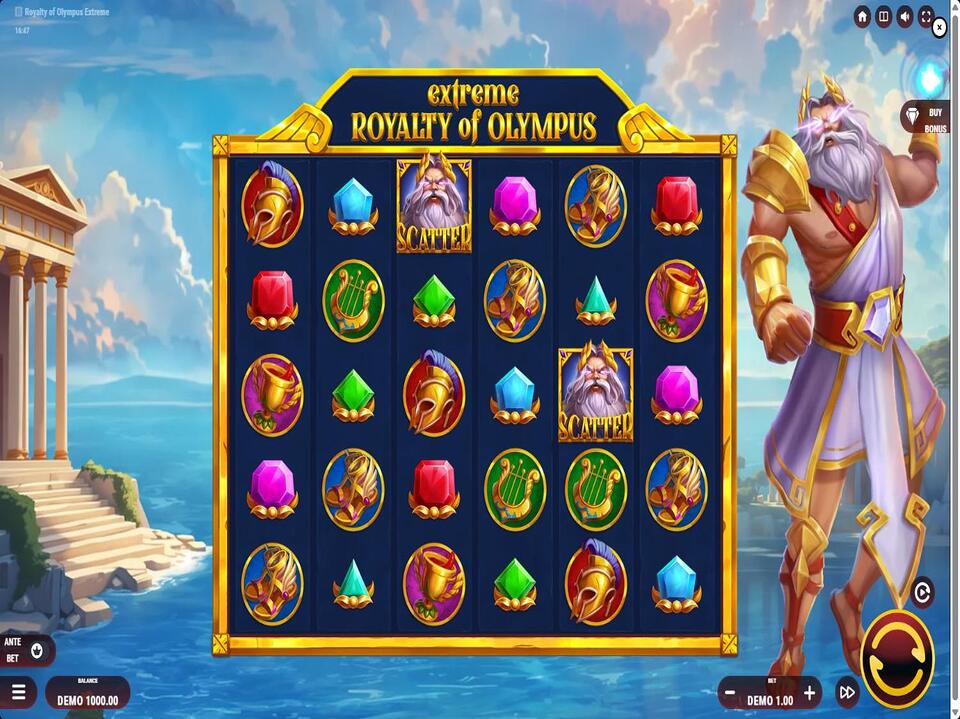960x719 pixels.
Task: Open the hamburger menu
Action: click(x=18, y=692)
